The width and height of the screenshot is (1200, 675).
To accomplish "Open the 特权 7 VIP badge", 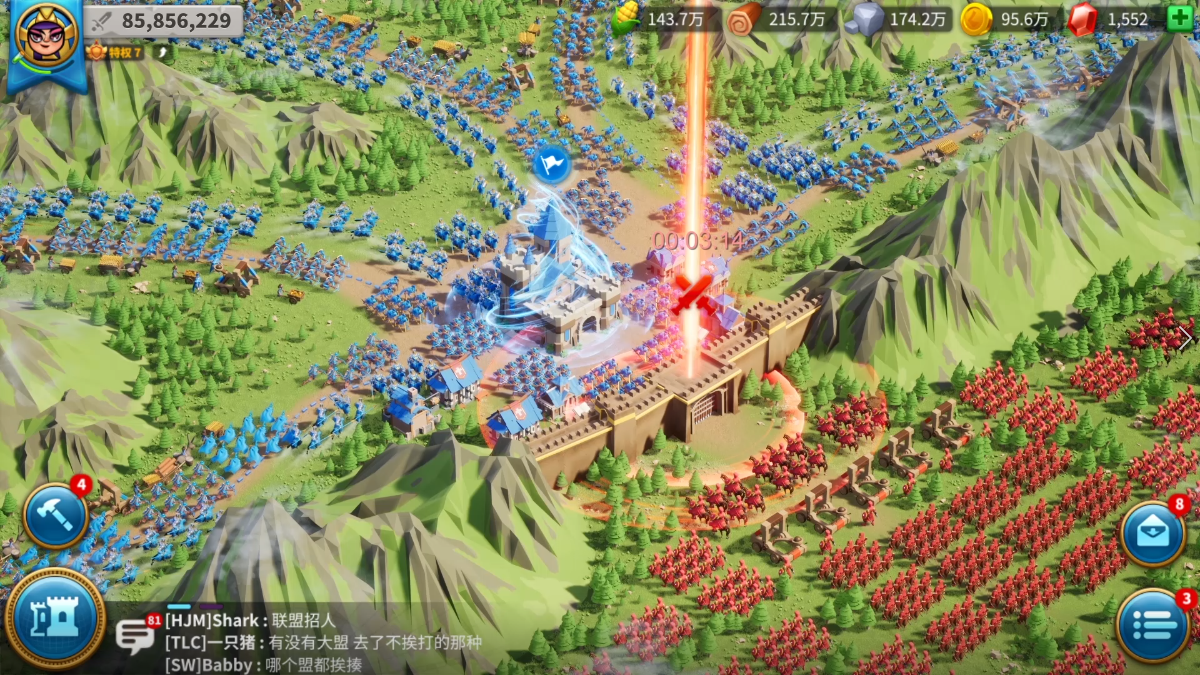I will [117, 52].
